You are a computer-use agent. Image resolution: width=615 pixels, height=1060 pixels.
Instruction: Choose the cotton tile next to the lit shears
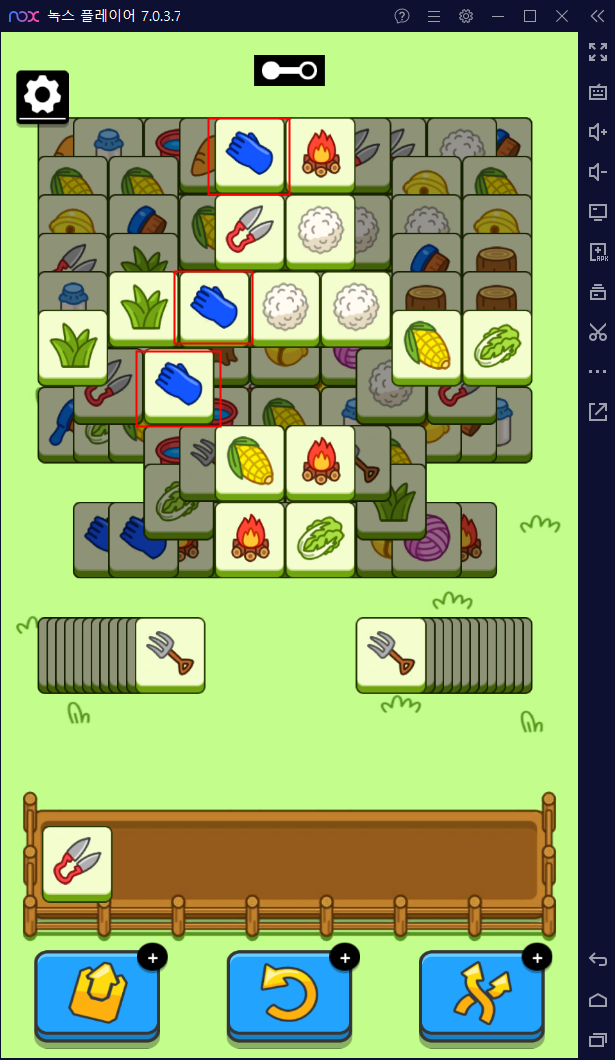321,229
